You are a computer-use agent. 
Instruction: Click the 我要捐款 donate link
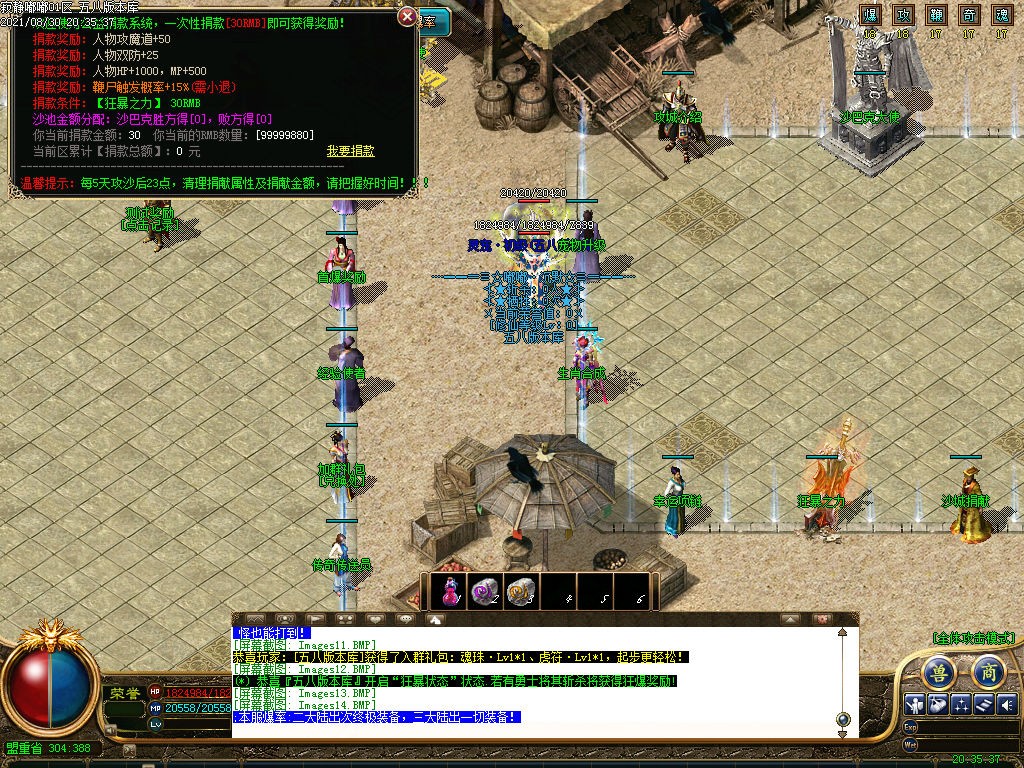(350, 151)
